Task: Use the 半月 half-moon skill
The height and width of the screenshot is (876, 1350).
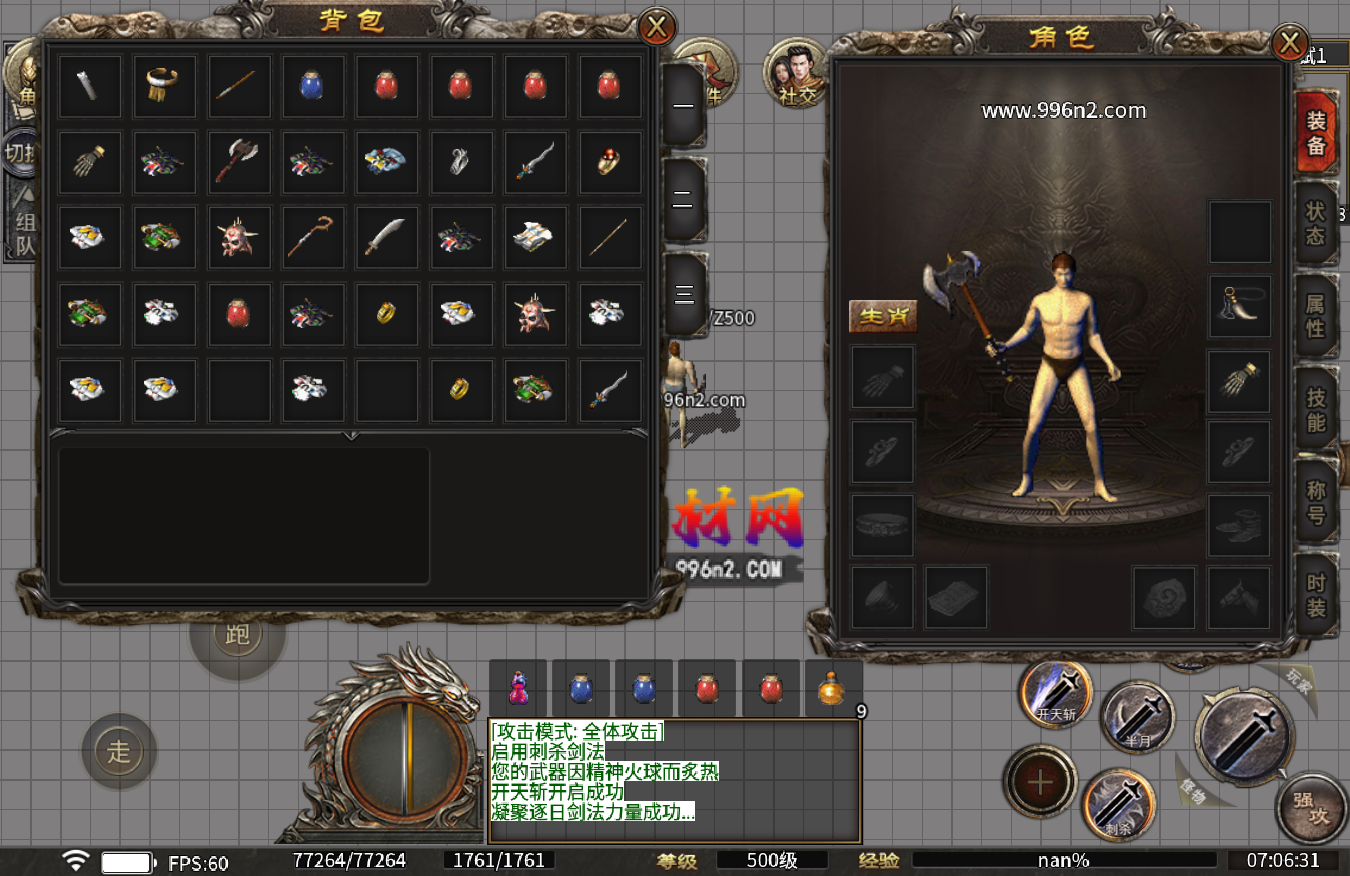Action: pyautogui.click(x=1137, y=717)
